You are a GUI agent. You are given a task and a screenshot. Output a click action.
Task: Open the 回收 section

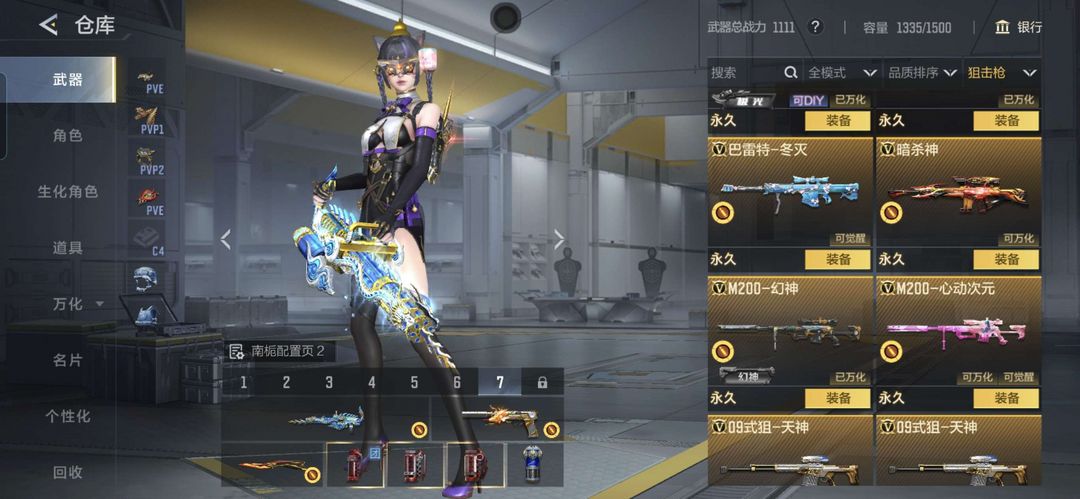click(x=68, y=472)
